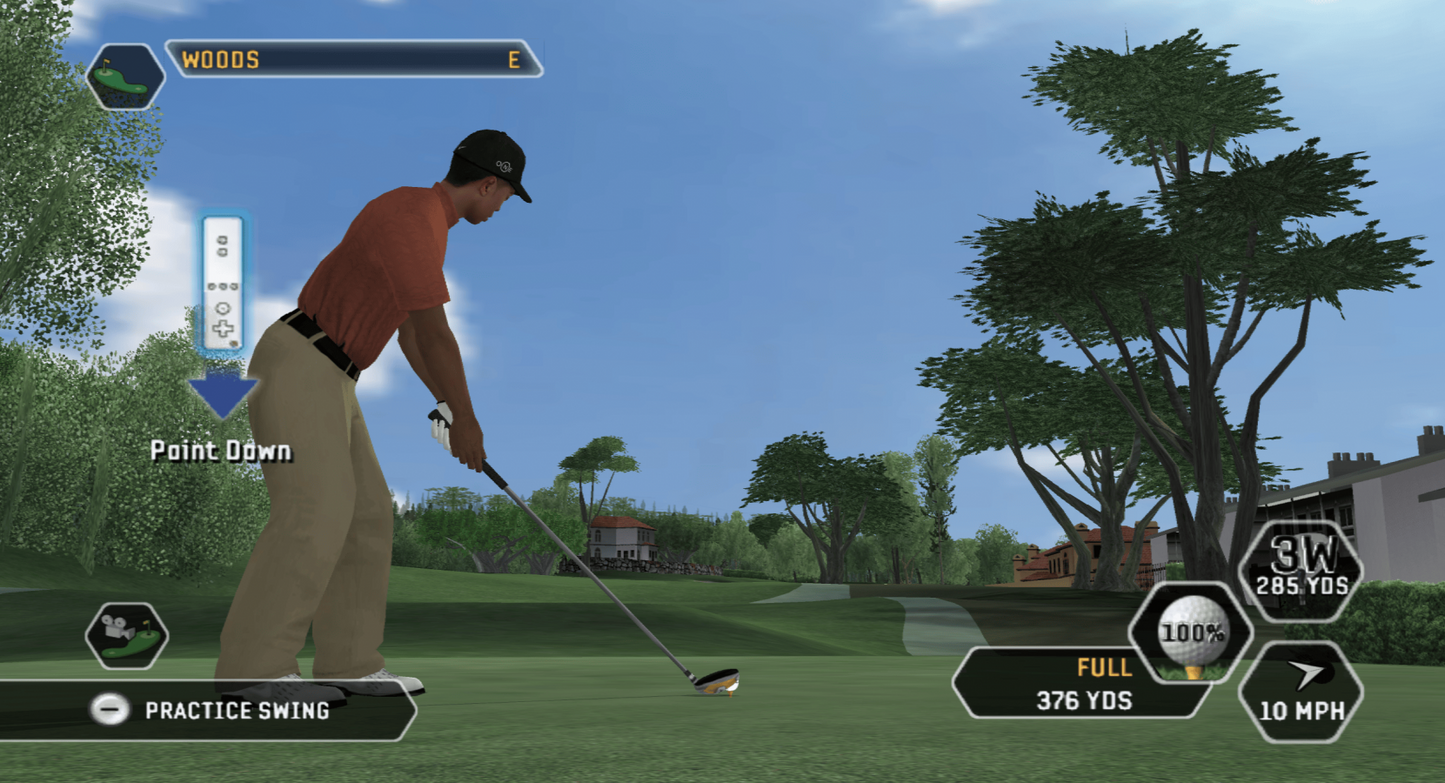
Task: Open the hole overview via green map icon
Action: (127, 77)
